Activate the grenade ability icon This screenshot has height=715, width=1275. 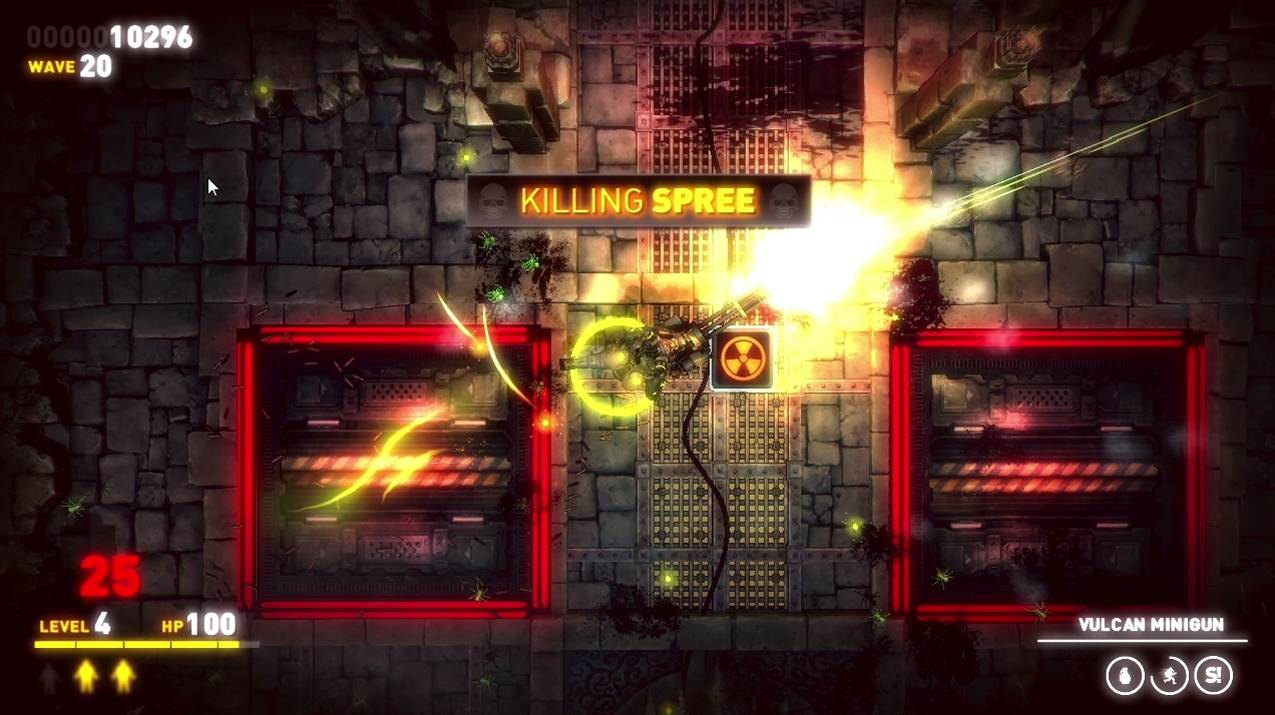1125,676
